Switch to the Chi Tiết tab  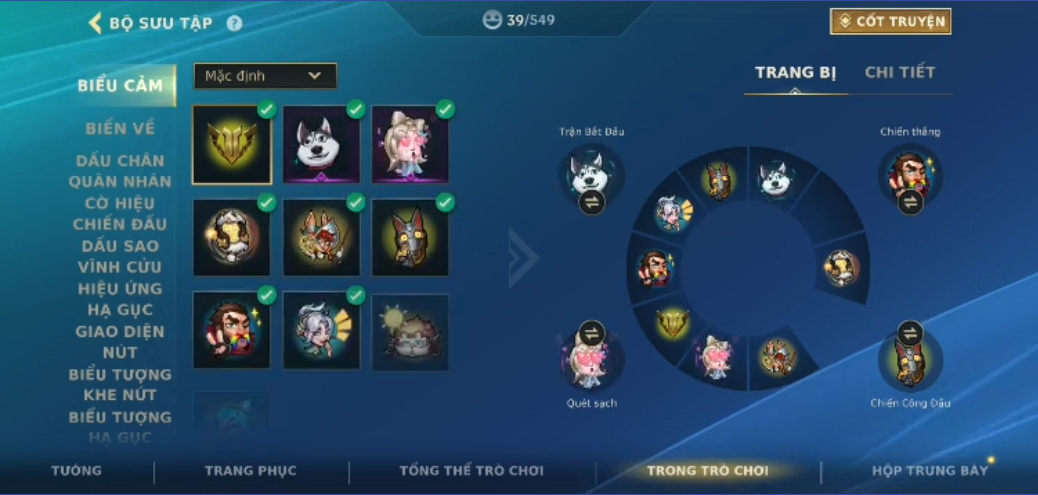(899, 72)
